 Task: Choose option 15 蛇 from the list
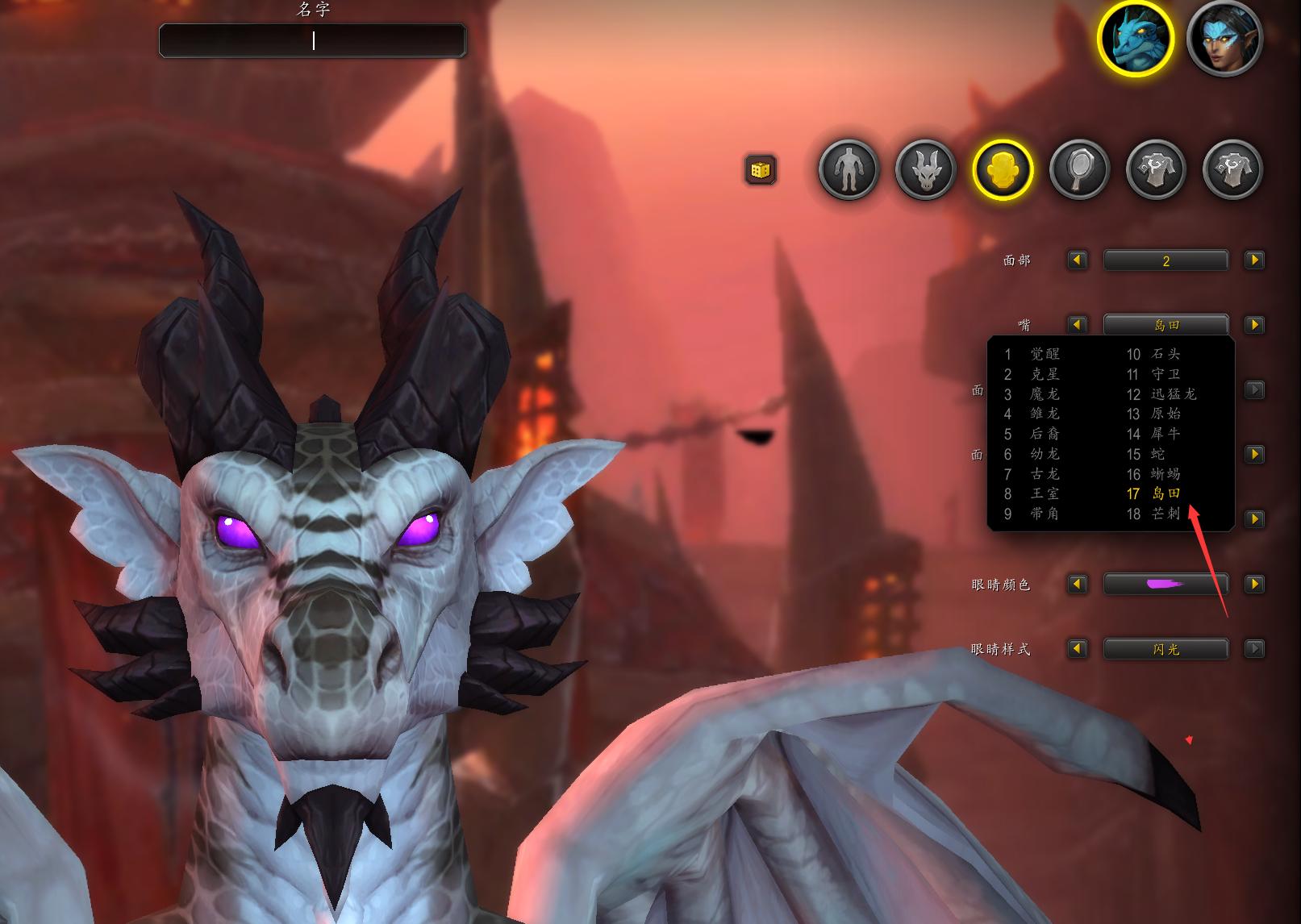pos(1157,454)
